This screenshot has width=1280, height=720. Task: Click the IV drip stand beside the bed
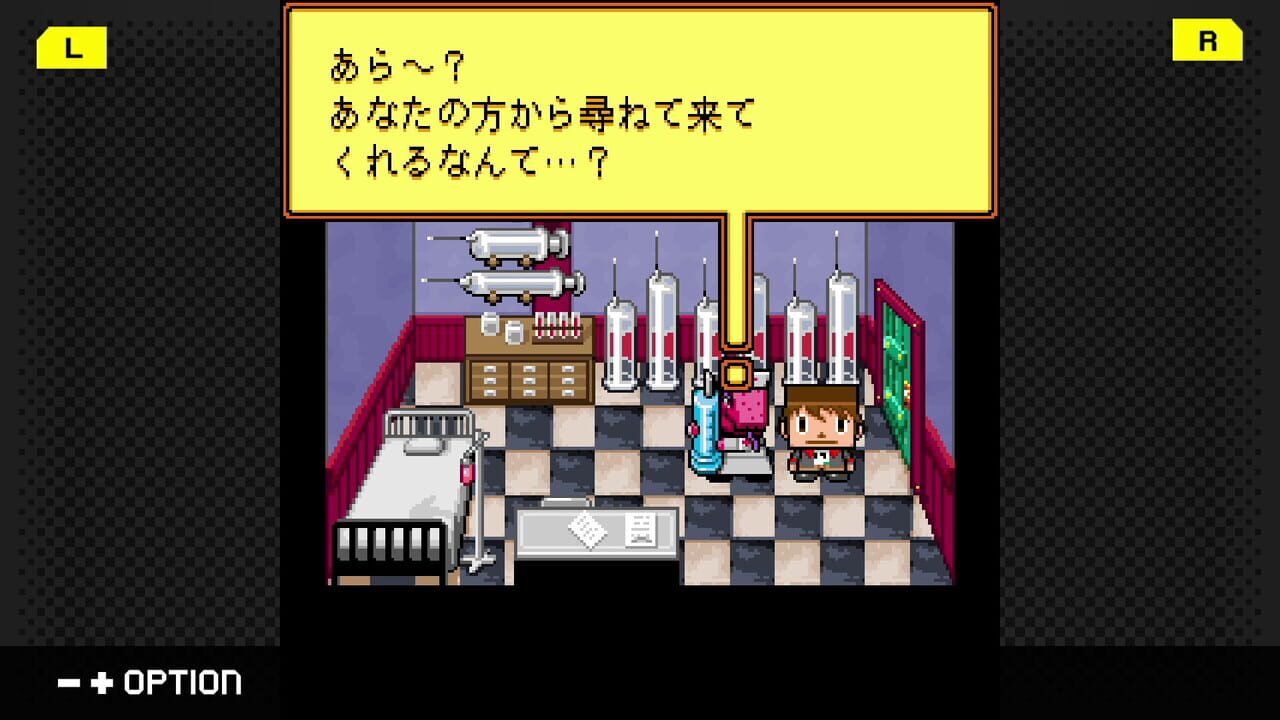pos(470,480)
